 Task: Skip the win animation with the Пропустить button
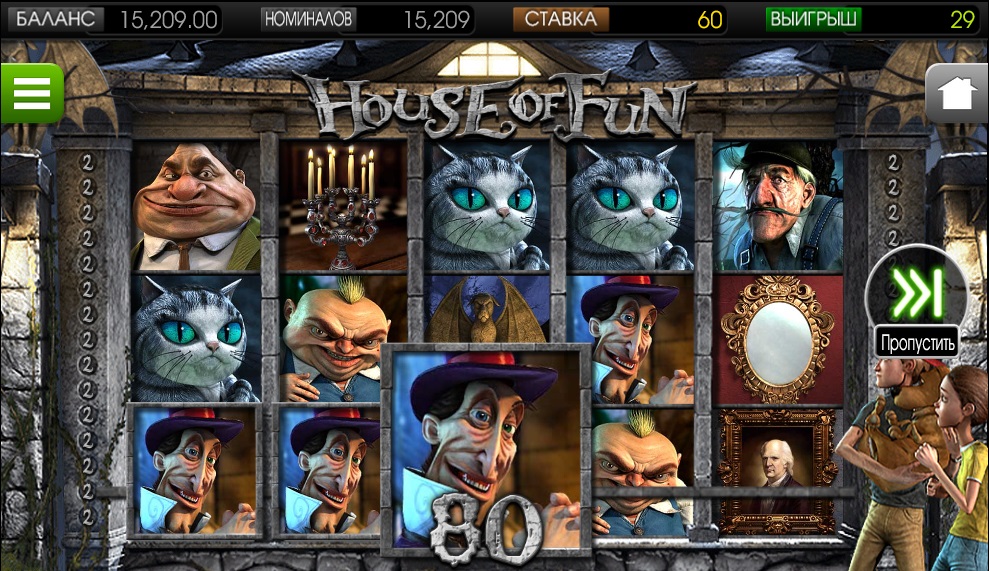(x=916, y=293)
